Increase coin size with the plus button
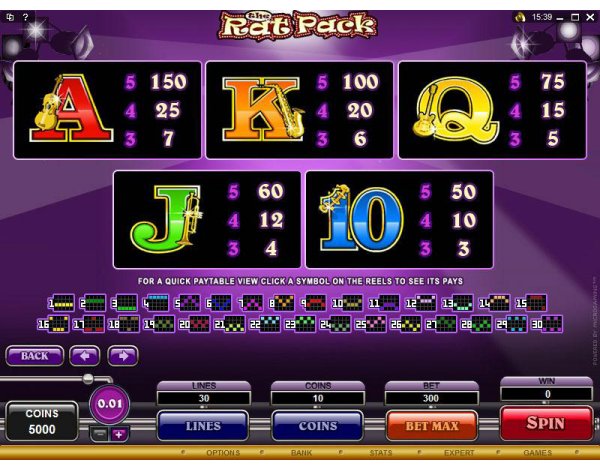 tap(119, 434)
